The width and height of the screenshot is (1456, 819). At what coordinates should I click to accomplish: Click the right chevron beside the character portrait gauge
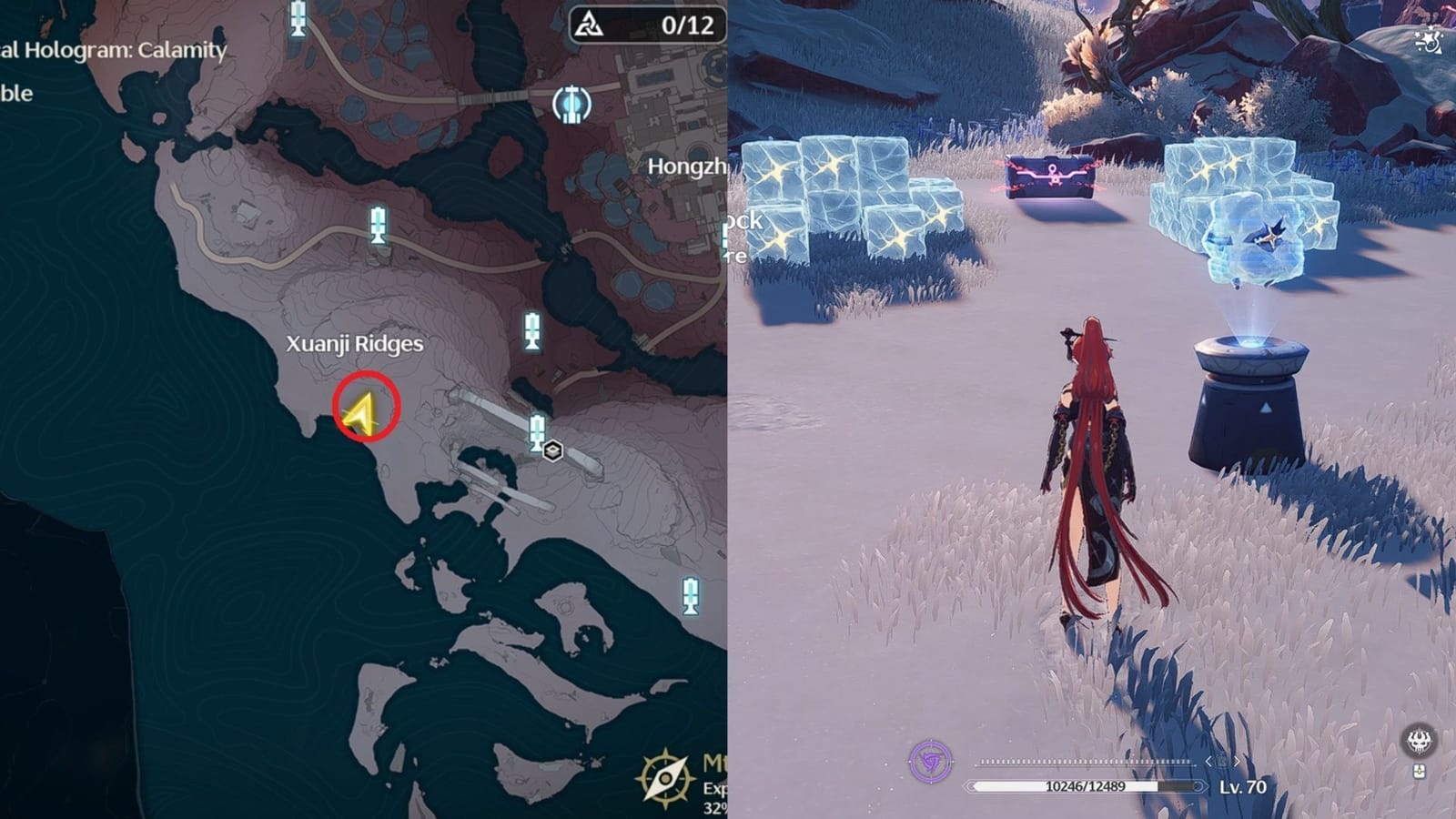click(1238, 762)
